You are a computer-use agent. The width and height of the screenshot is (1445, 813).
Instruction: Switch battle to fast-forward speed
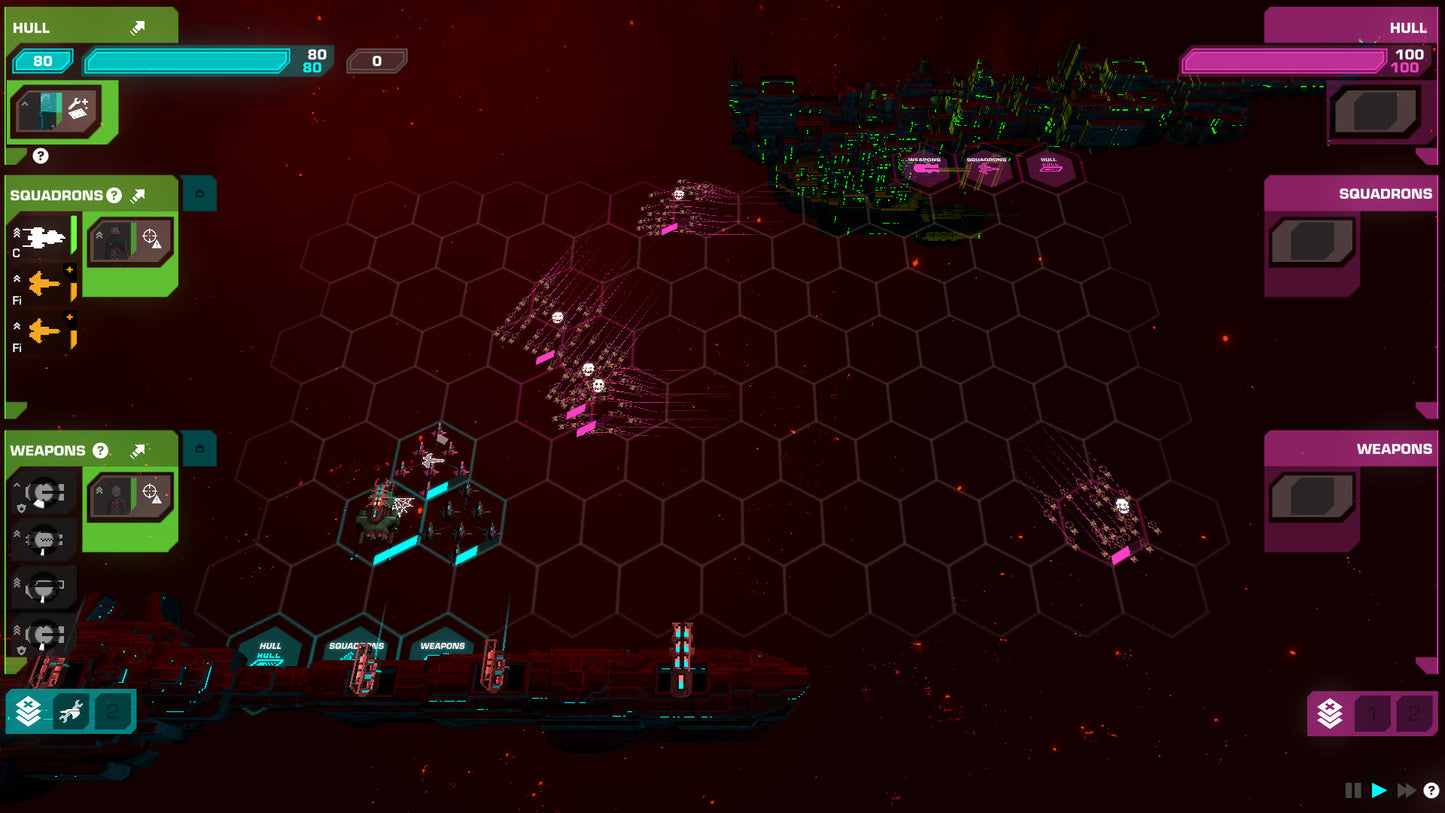[1406, 791]
